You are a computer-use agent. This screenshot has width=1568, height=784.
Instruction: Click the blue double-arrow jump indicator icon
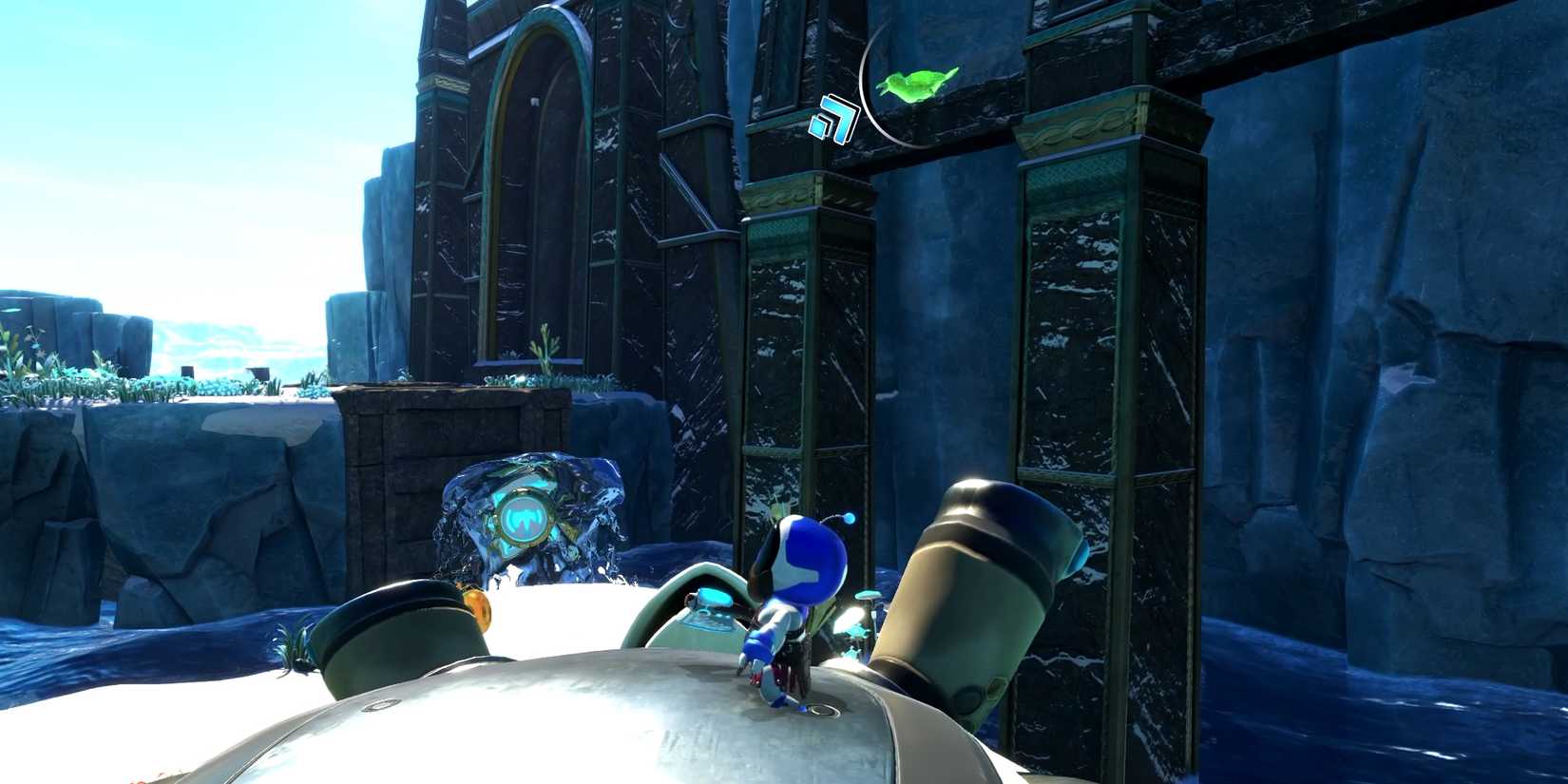pyautogui.click(x=832, y=117)
